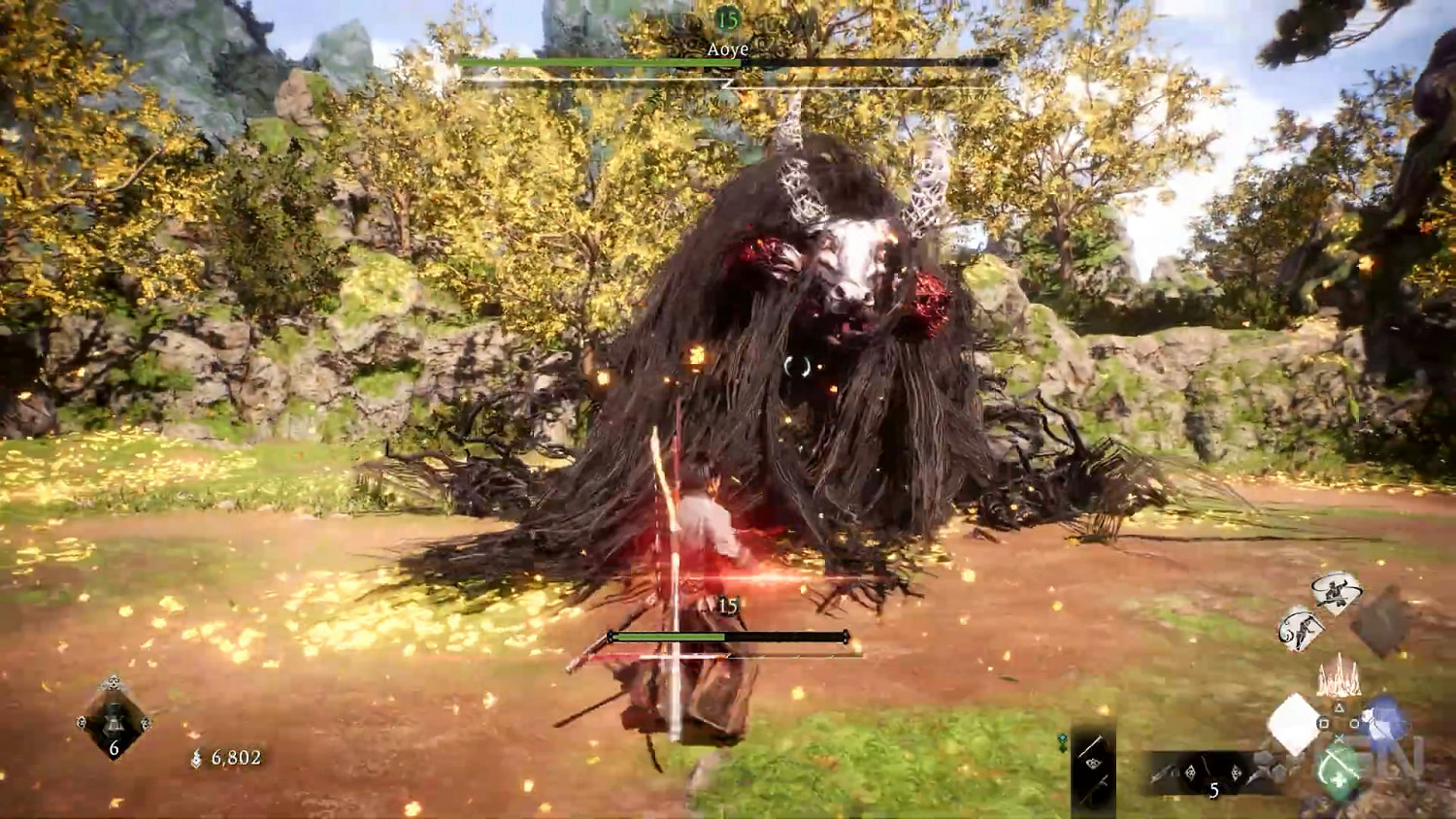Click the Triangle button prompt

1340,705
